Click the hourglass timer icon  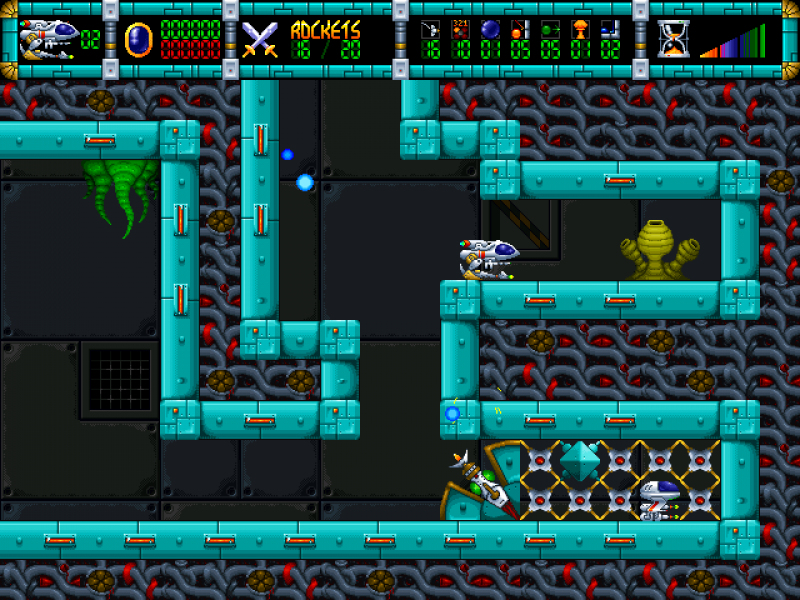coord(673,39)
